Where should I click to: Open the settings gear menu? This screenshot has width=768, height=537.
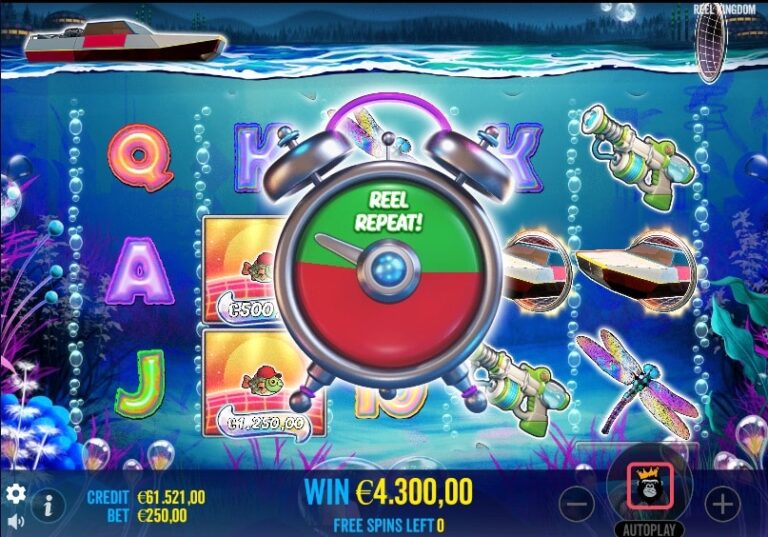tap(16, 494)
